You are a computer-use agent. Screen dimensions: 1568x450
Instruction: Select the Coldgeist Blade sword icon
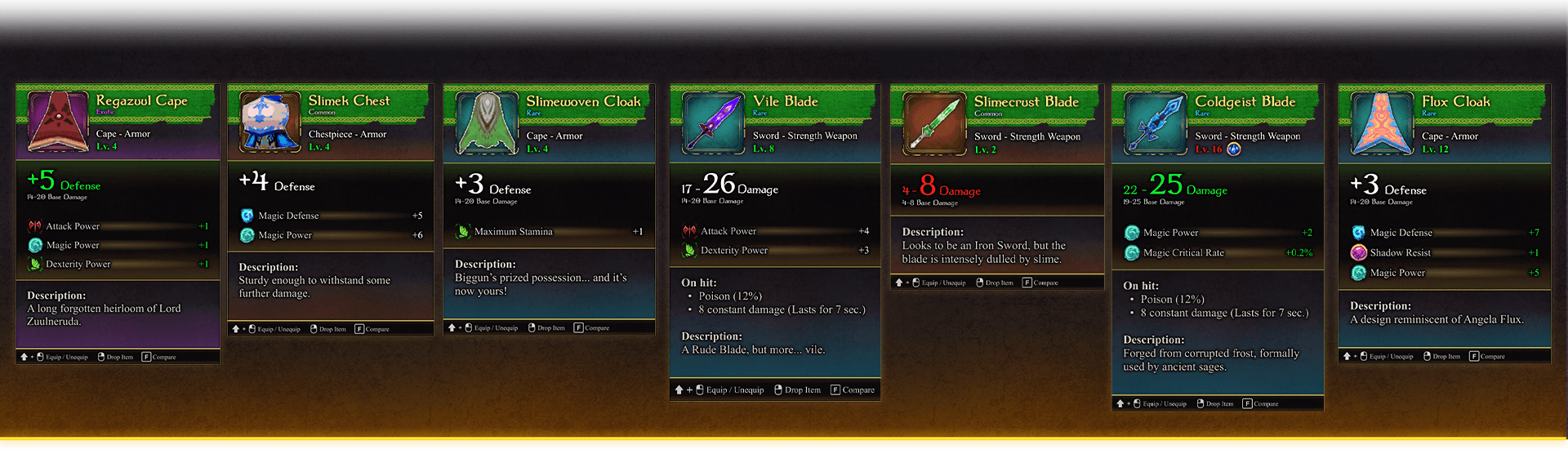[1155, 123]
